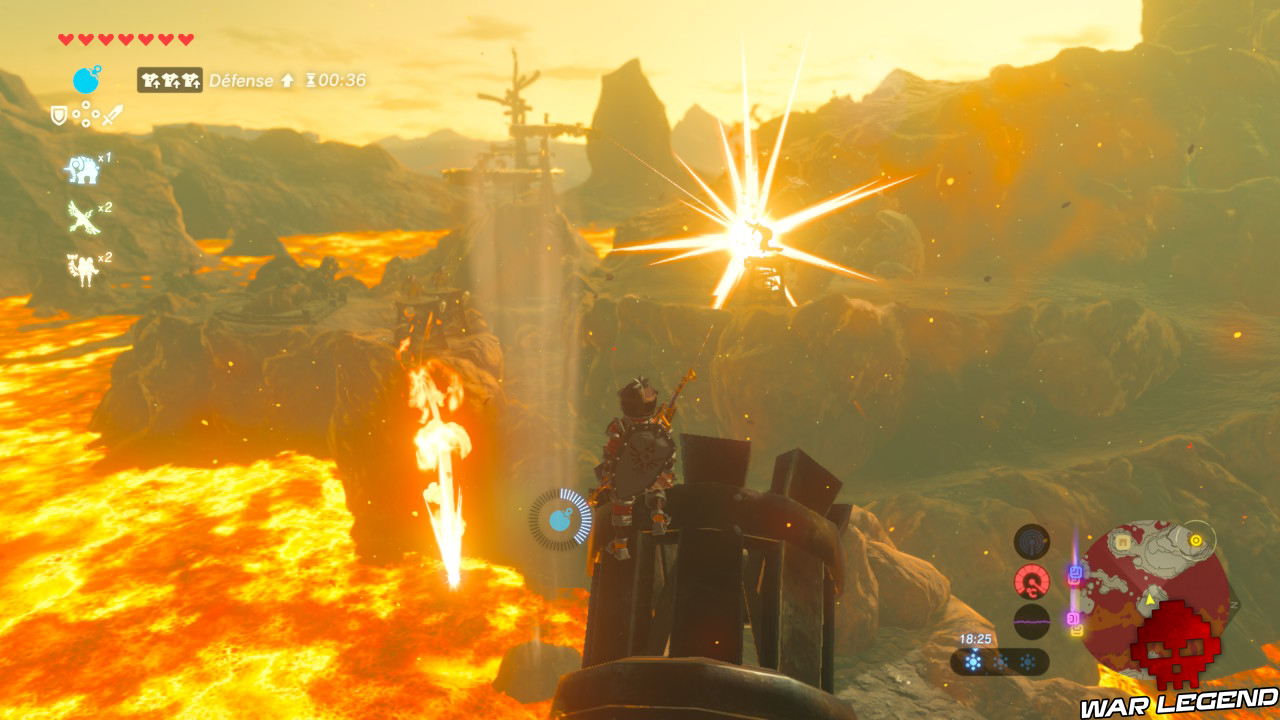The width and height of the screenshot is (1280, 720).
Task: Click the red circular heat gauge icon
Action: [1032, 581]
